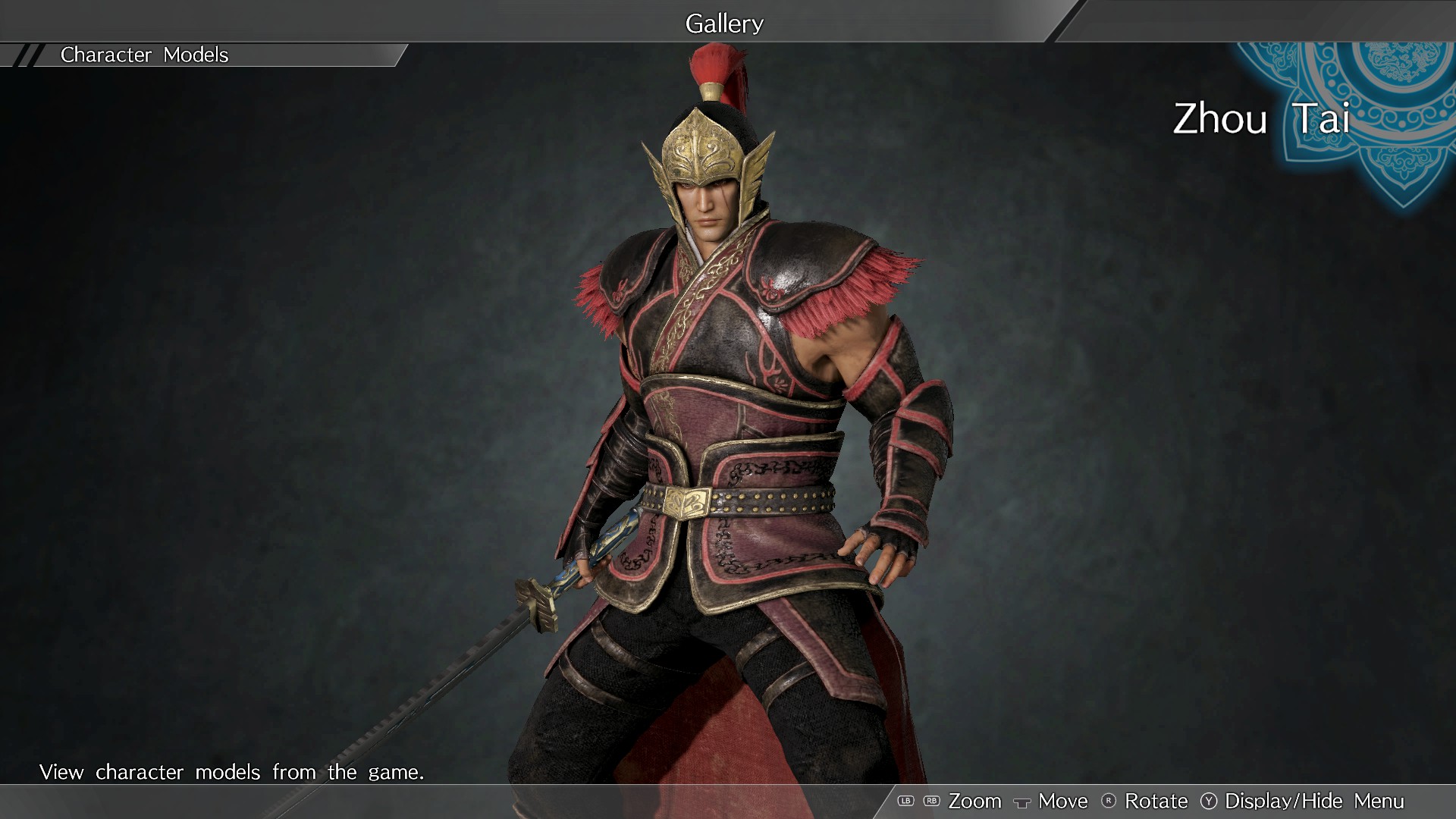This screenshot has height=819, width=1456.
Task: Click the touchpad Move prompt icon
Action: click(x=1022, y=801)
